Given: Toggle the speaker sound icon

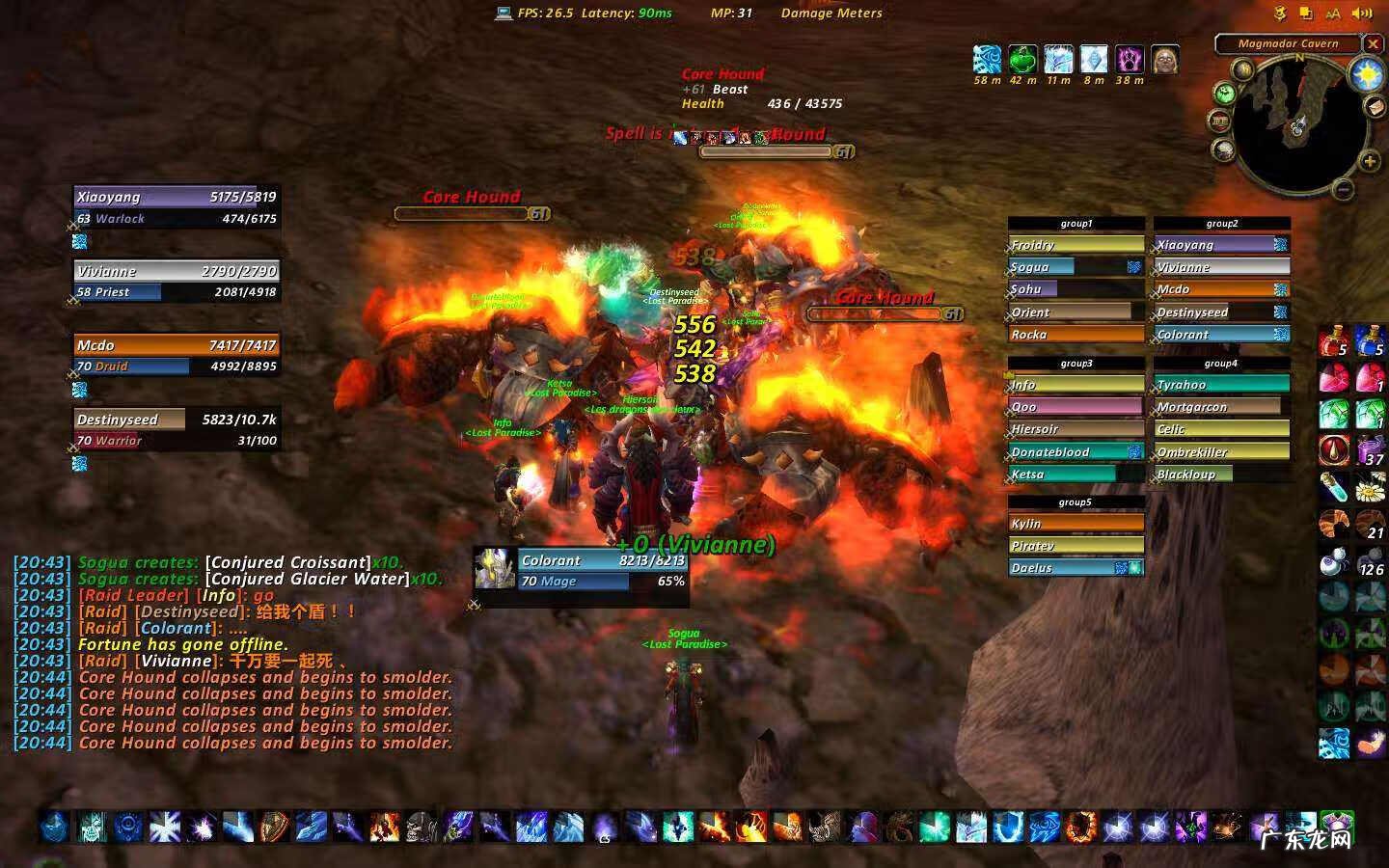Looking at the screenshot, I should pos(1362,14).
